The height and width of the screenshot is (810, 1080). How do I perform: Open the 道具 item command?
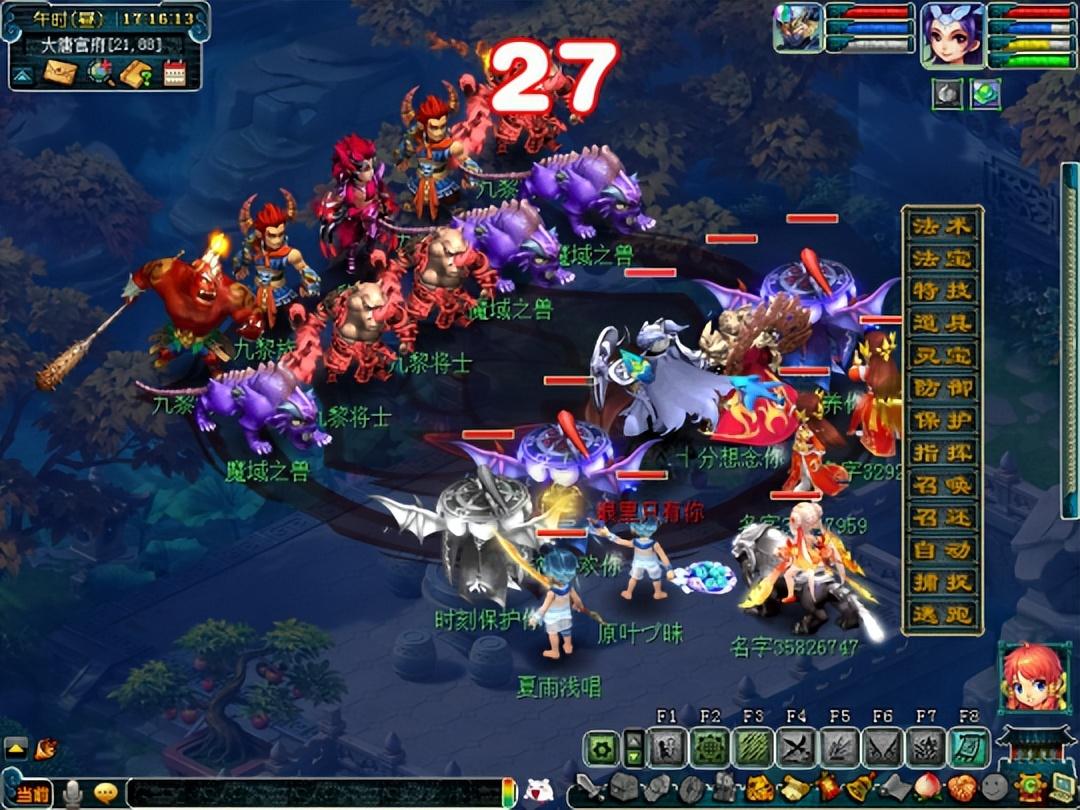point(942,323)
